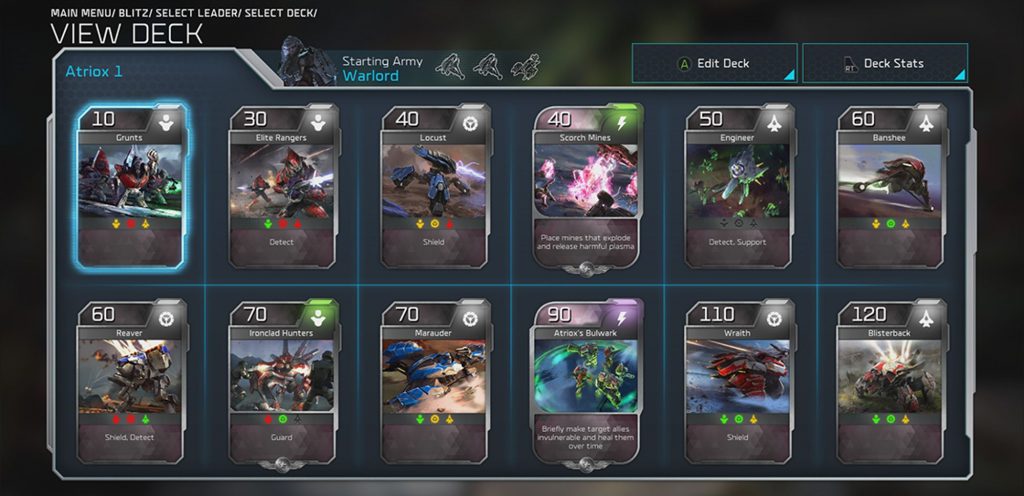
Task: Select the Grunts card
Action: [x=130, y=185]
